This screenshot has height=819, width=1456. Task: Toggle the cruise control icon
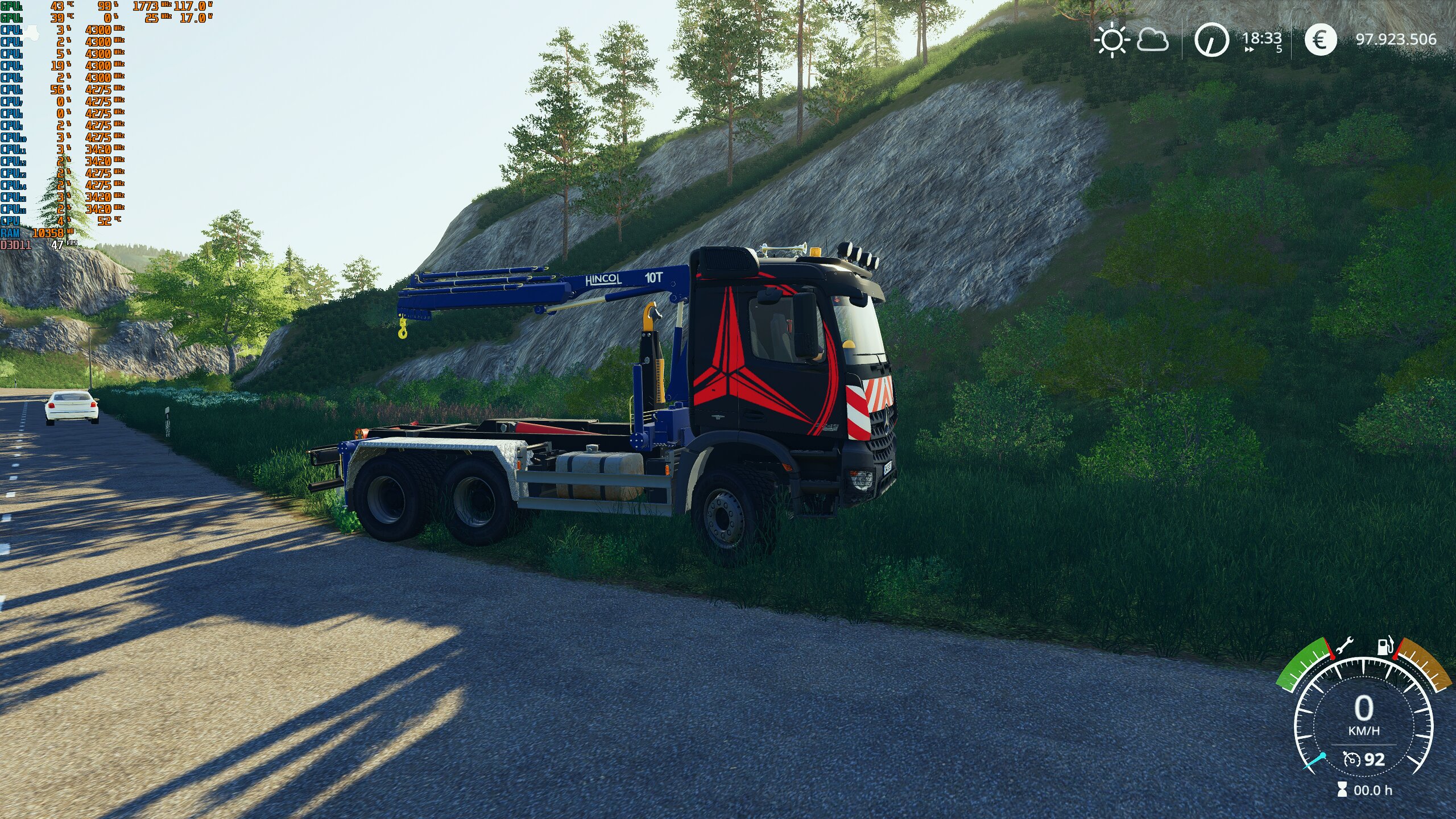coord(1351,759)
